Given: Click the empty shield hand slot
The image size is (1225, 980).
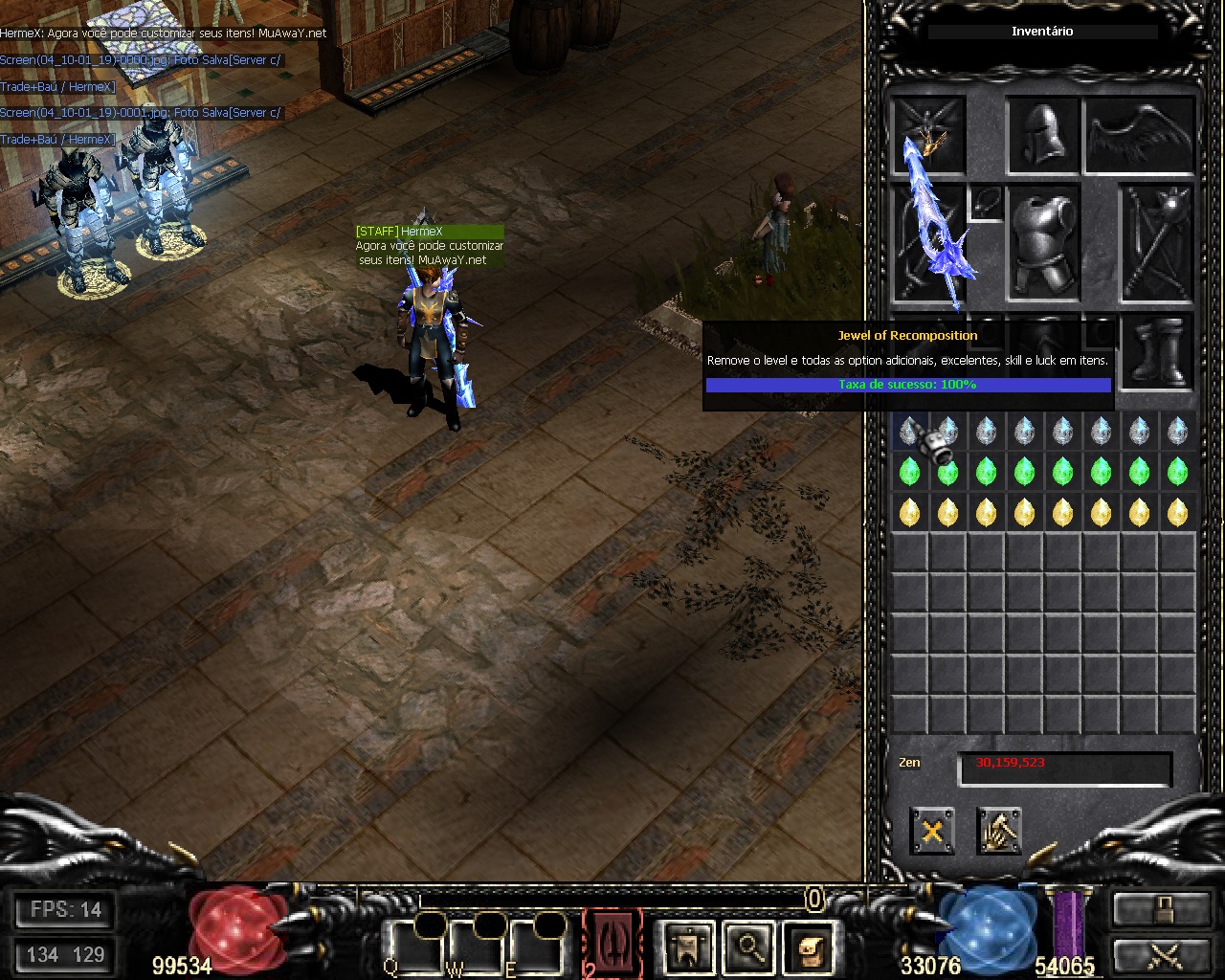Looking at the screenshot, I should [1157, 244].
